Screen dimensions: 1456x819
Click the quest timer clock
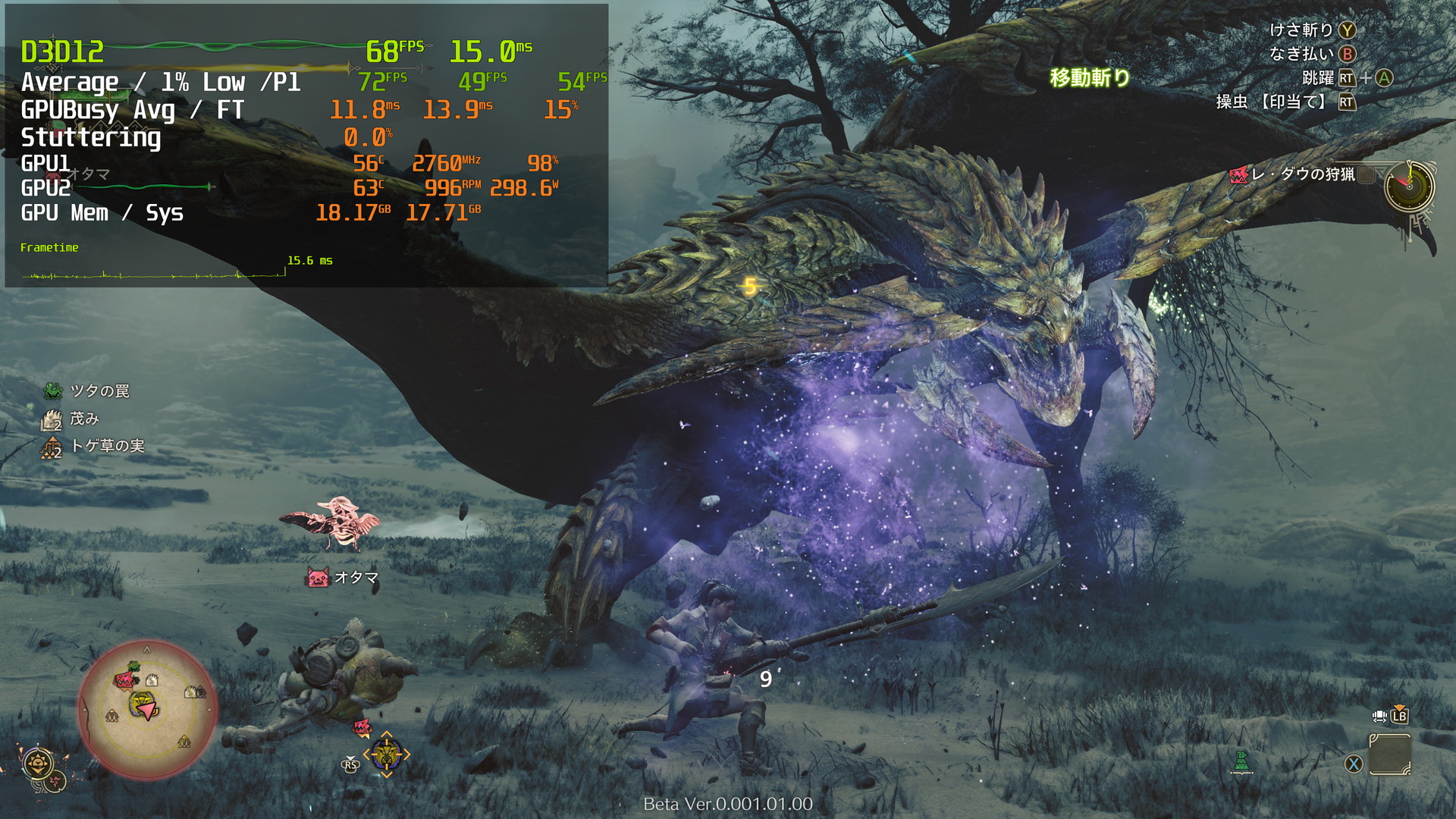point(1409,187)
